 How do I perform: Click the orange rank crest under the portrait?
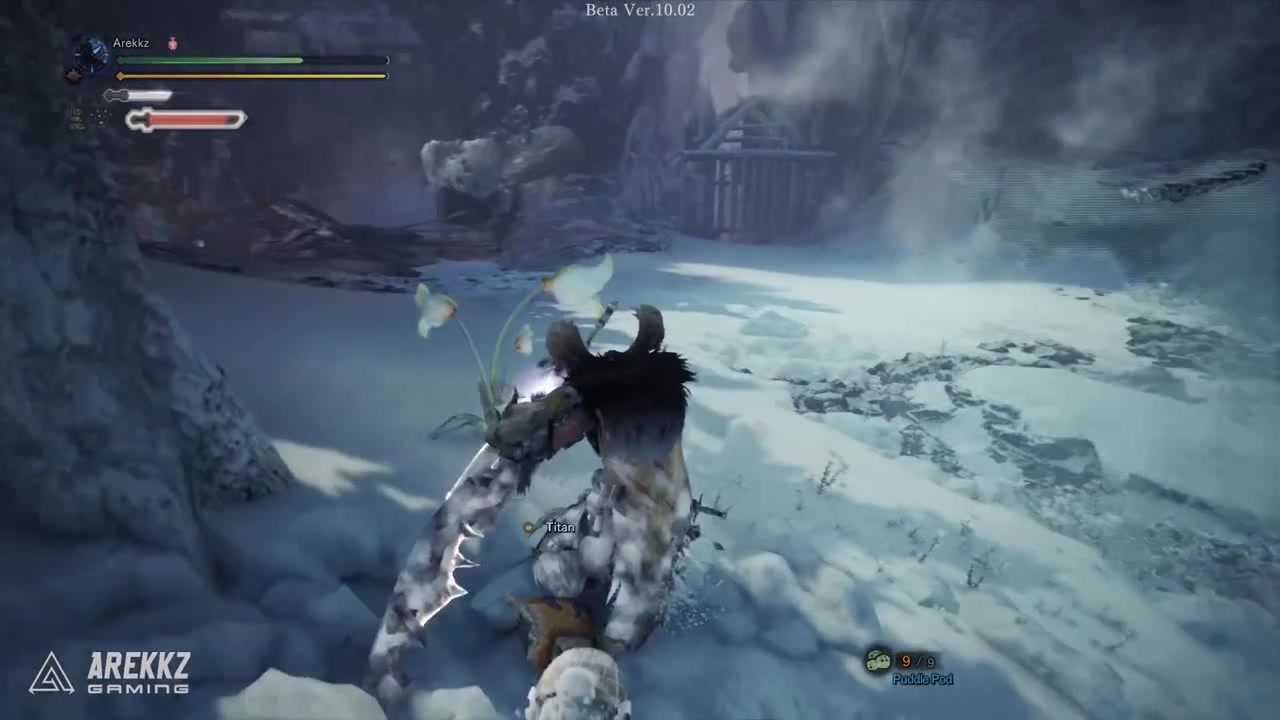point(73,74)
